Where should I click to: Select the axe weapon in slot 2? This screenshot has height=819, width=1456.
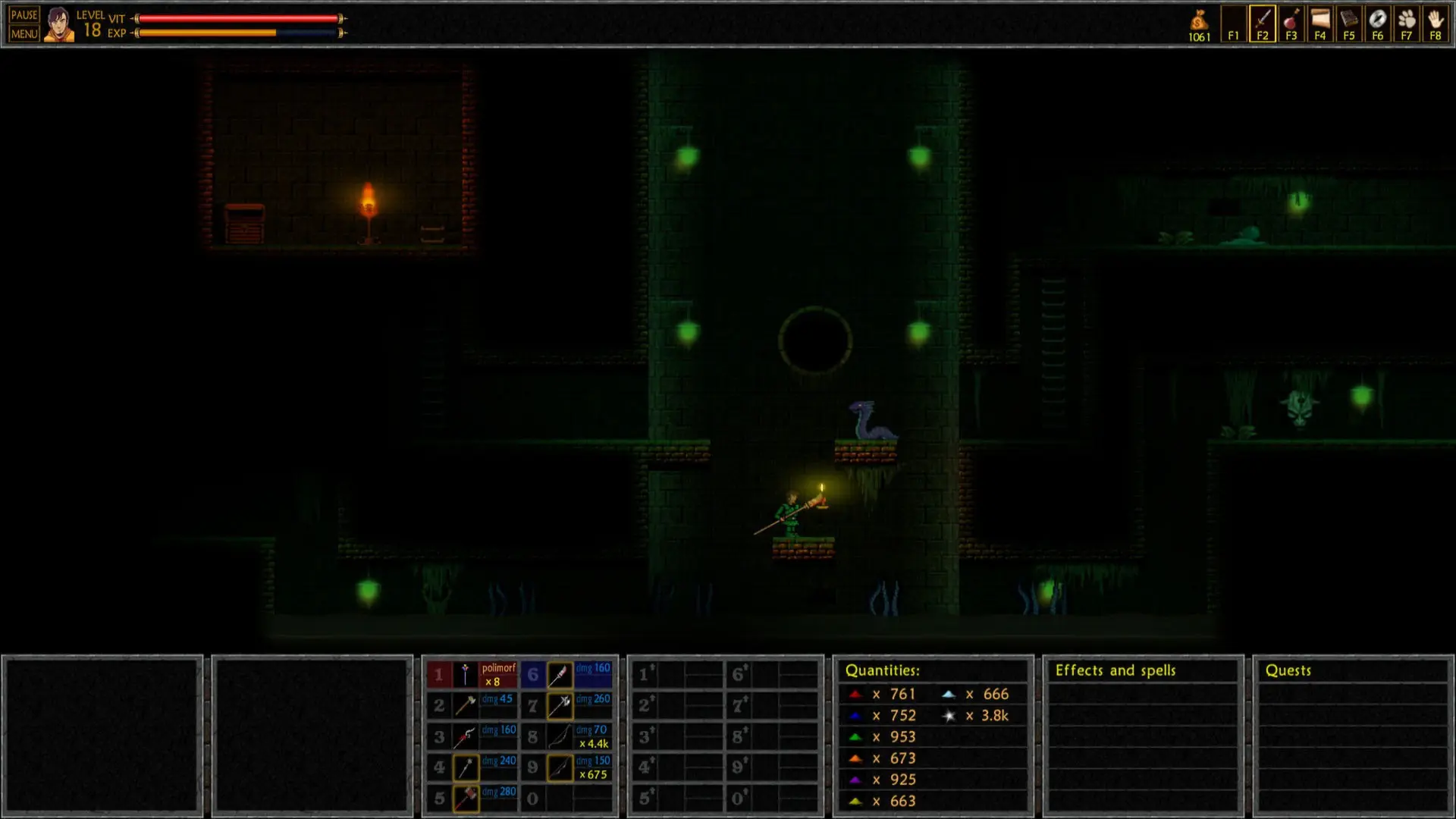464,704
